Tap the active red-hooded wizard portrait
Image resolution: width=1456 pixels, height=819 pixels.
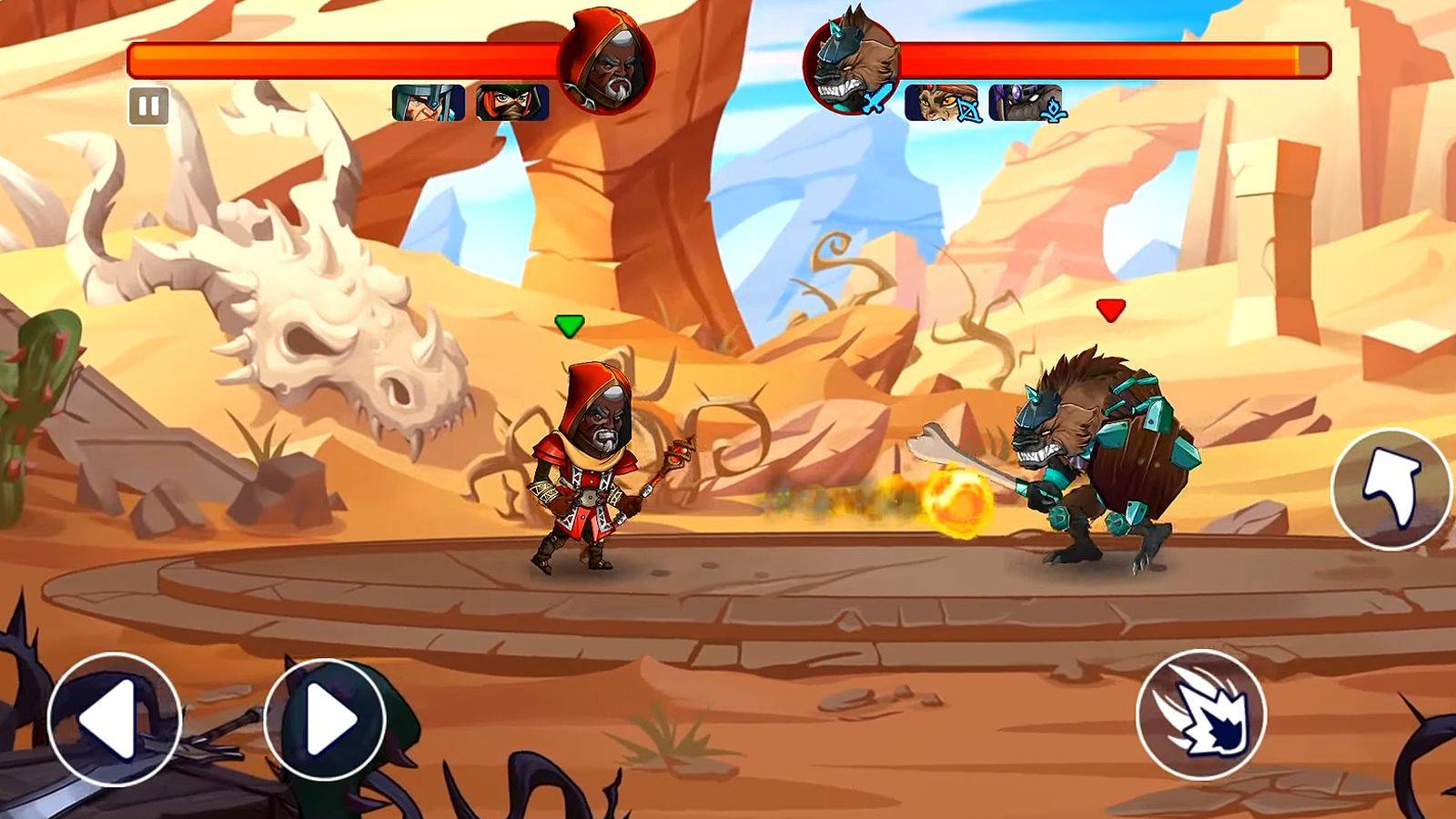[608, 59]
